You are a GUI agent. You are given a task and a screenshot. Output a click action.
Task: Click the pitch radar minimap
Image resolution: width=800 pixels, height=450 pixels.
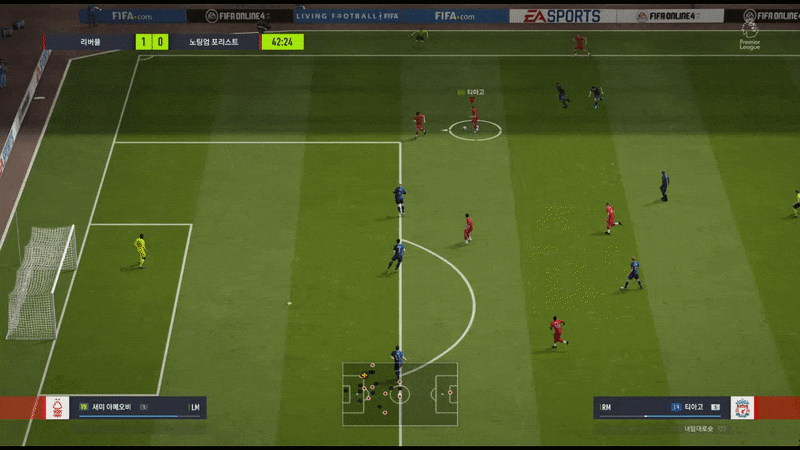(x=400, y=394)
